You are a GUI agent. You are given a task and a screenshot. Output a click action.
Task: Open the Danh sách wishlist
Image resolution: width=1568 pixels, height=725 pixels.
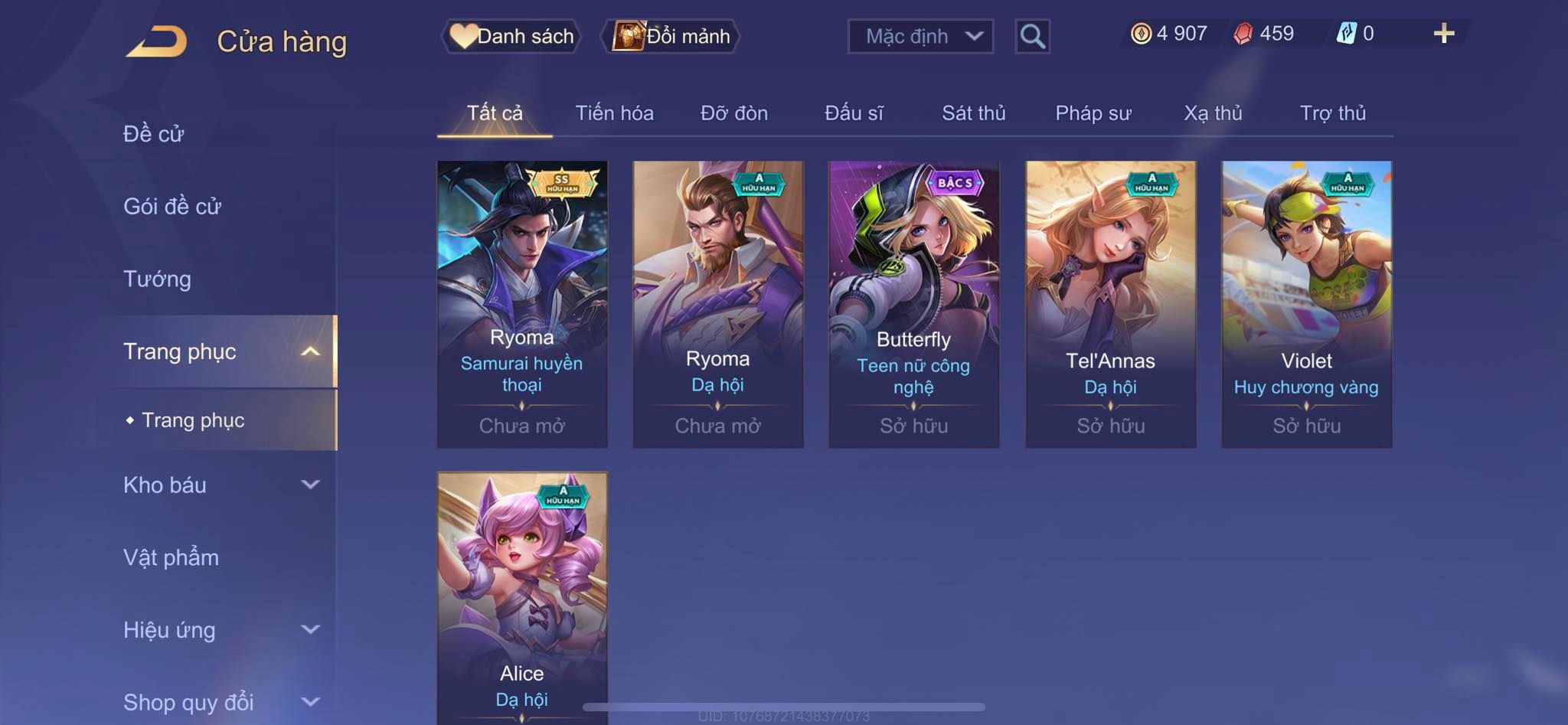pyautogui.click(x=511, y=36)
